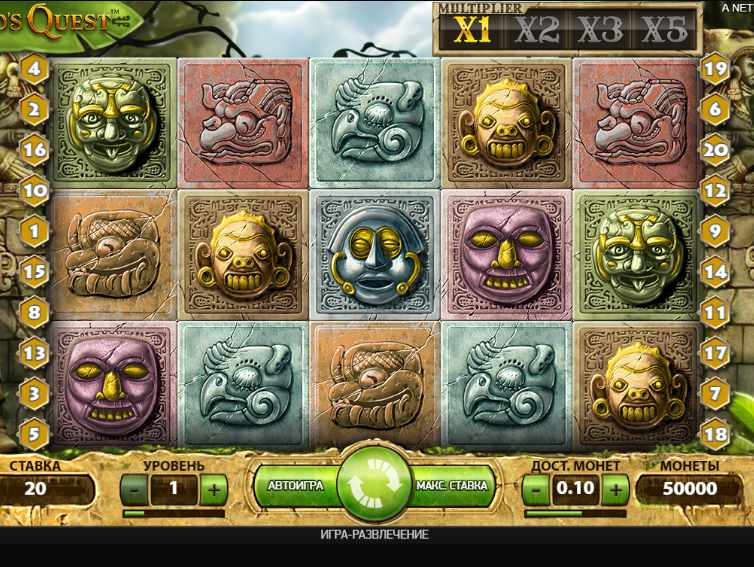Highlight payline number 9
This screenshot has width=754, height=567.
[x=715, y=231]
